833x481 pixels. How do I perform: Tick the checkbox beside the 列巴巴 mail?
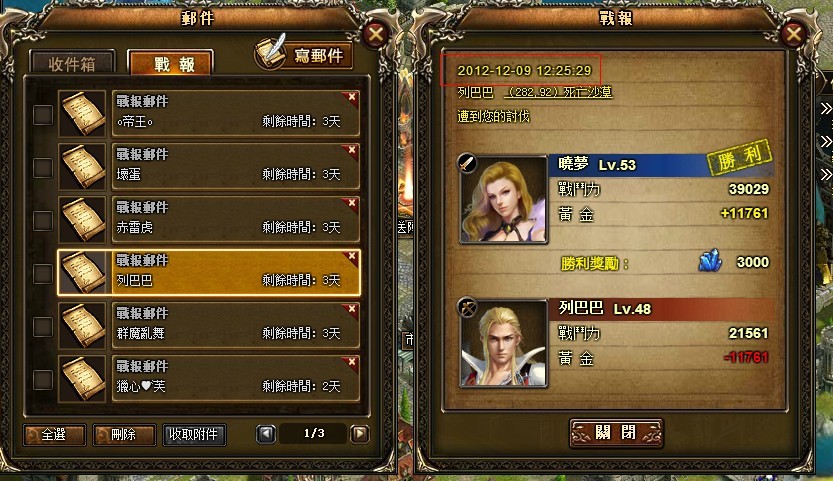click(x=43, y=273)
